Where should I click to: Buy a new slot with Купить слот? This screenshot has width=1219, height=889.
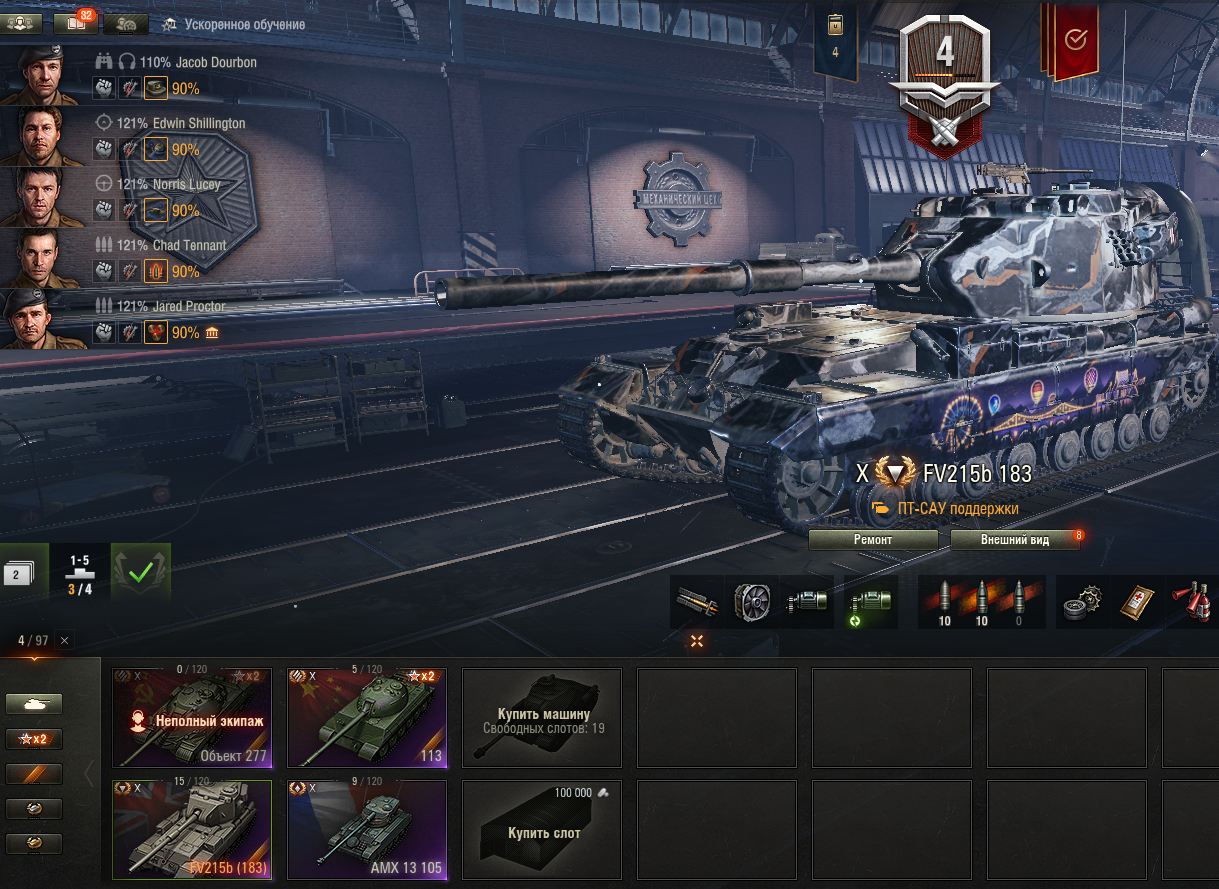[x=542, y=829]
